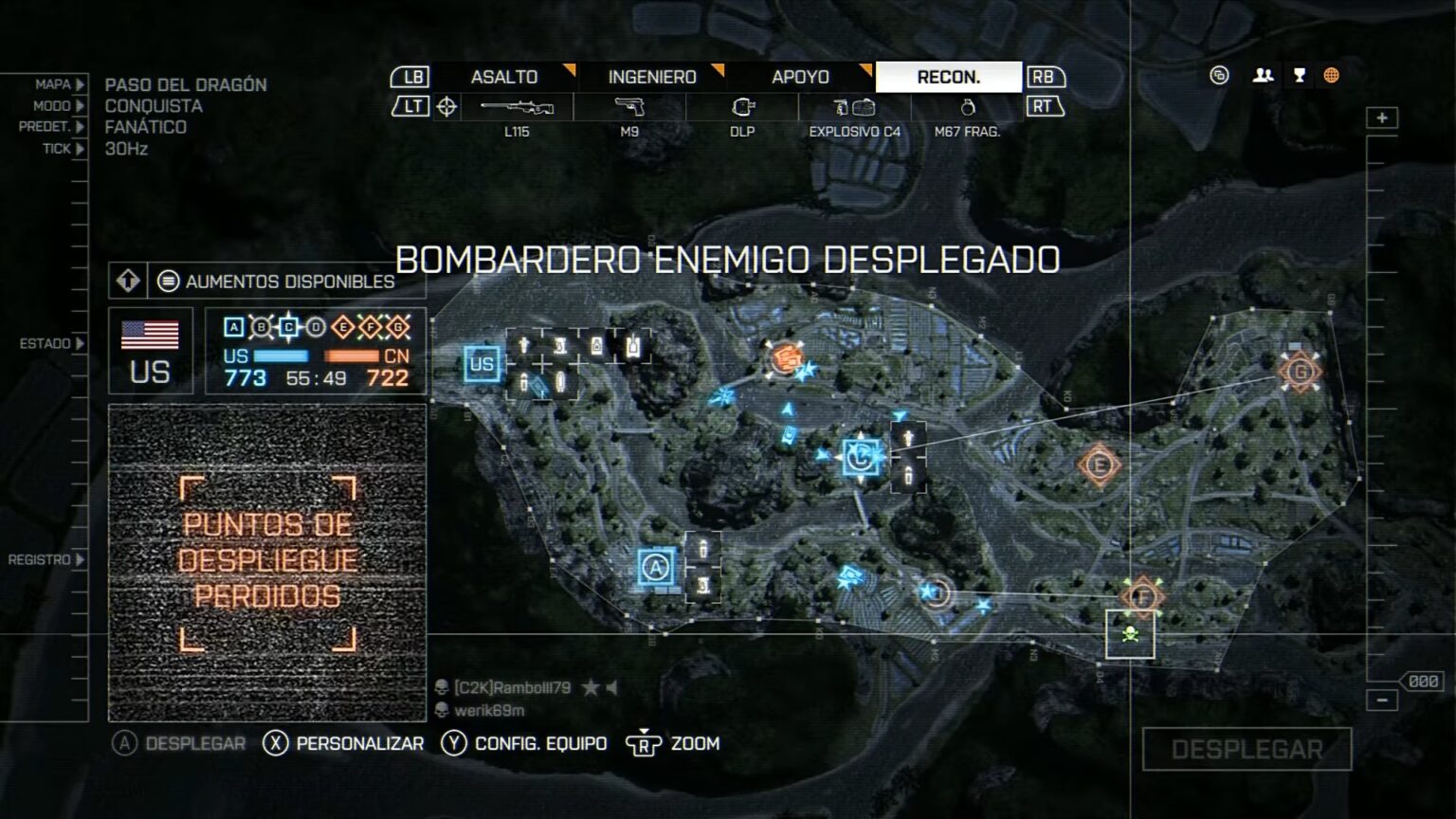Switch to the Asalto class tab
Viewport: 1456px width, 819px height.
[x=505, y=78]
